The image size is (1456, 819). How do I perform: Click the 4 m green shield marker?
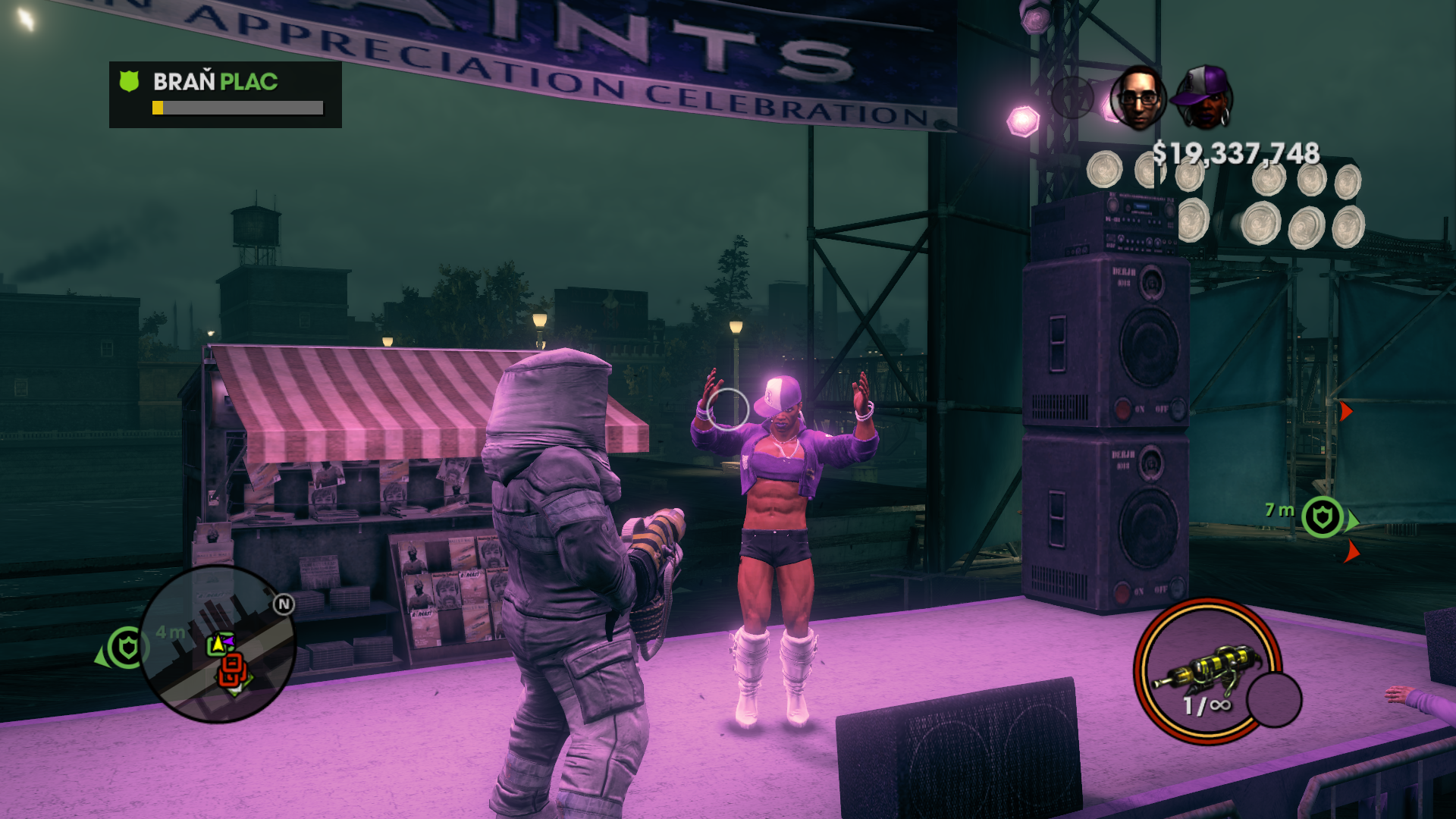127,648
